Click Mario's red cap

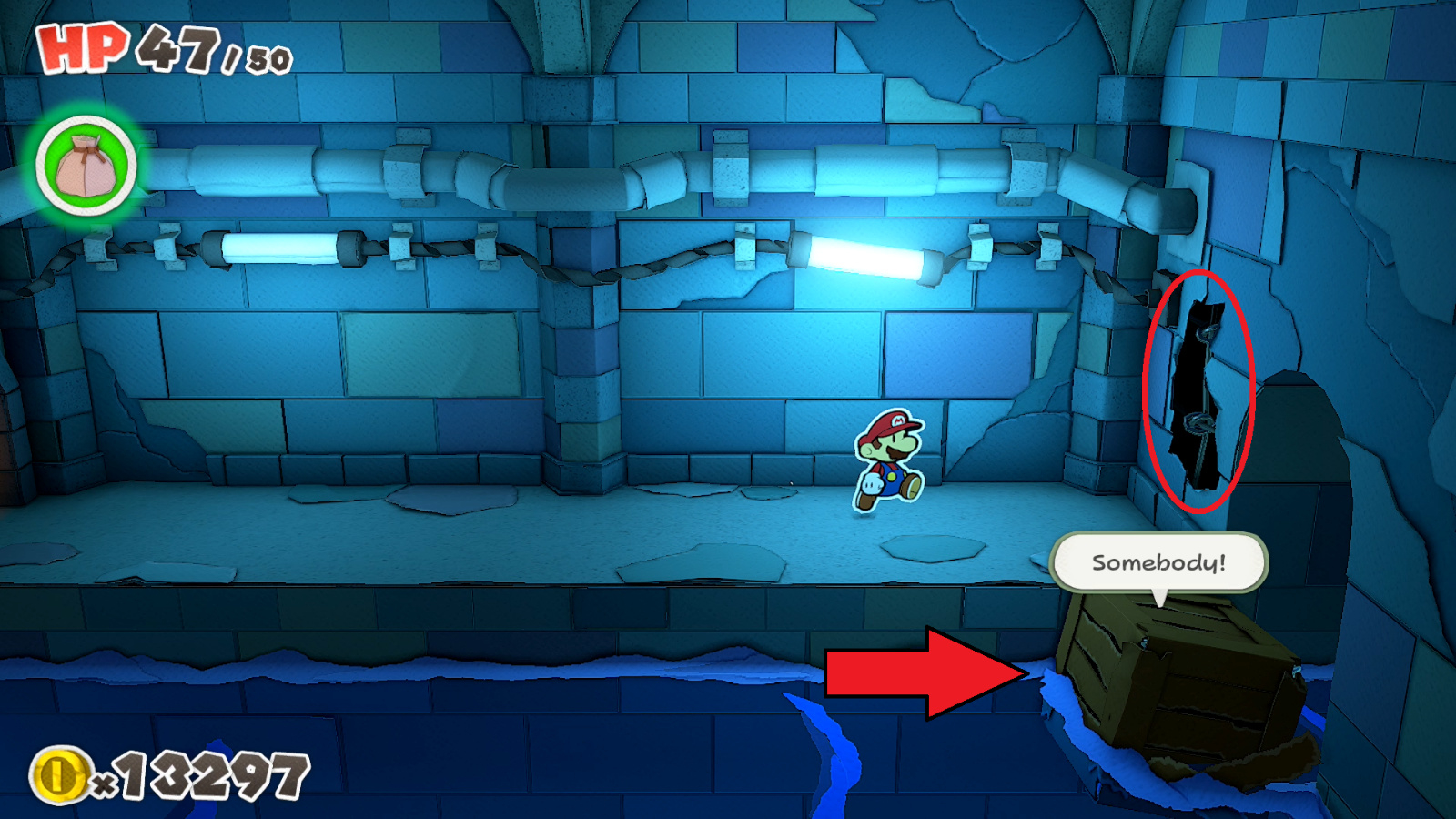point(890,426)
